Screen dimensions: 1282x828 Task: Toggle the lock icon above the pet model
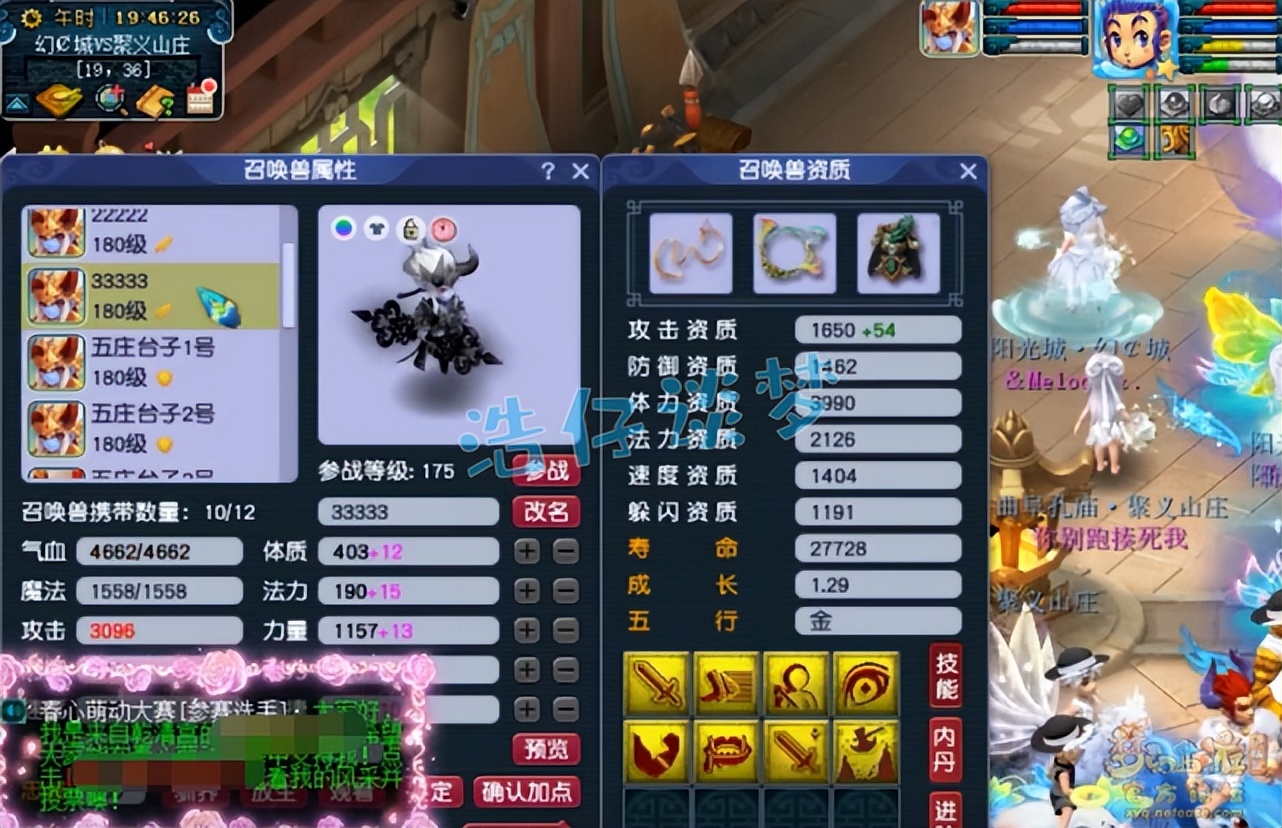pos(411,228)
